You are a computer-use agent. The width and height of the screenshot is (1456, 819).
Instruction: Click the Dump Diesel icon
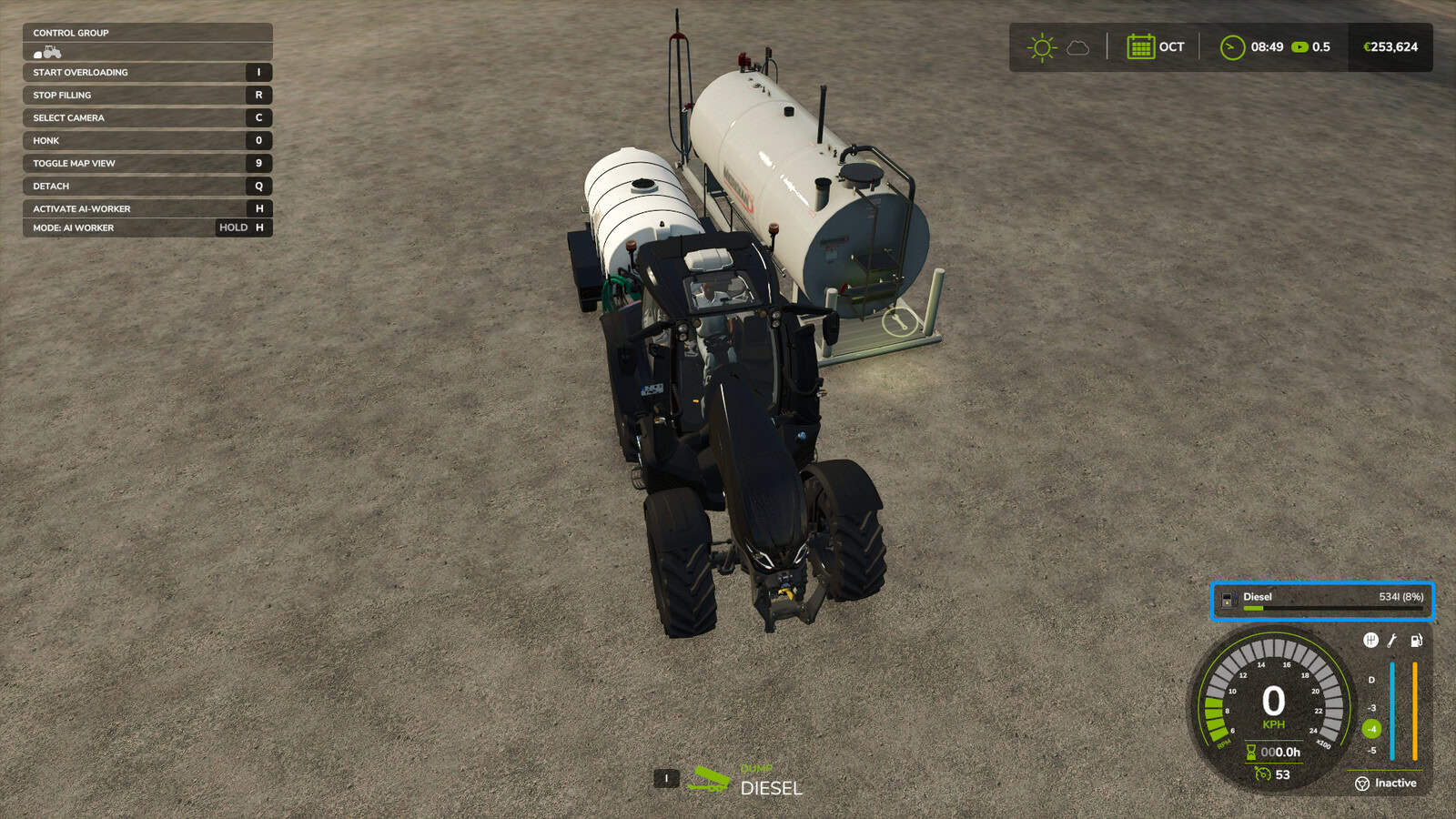[709, 779]
